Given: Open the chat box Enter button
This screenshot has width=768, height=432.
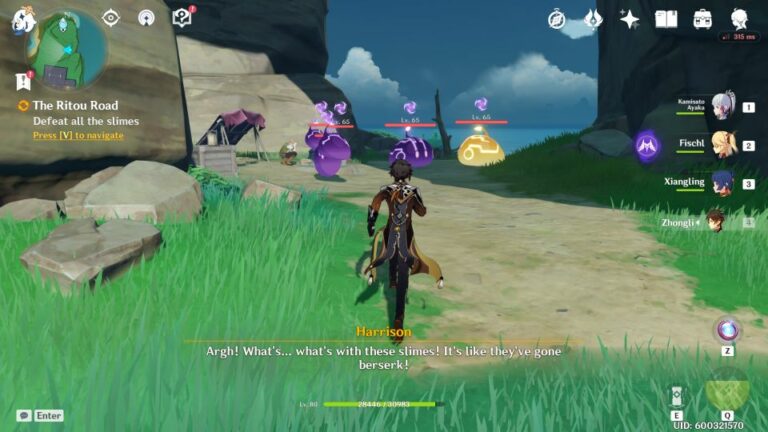Looking at the screenshot, I should 40,415.
